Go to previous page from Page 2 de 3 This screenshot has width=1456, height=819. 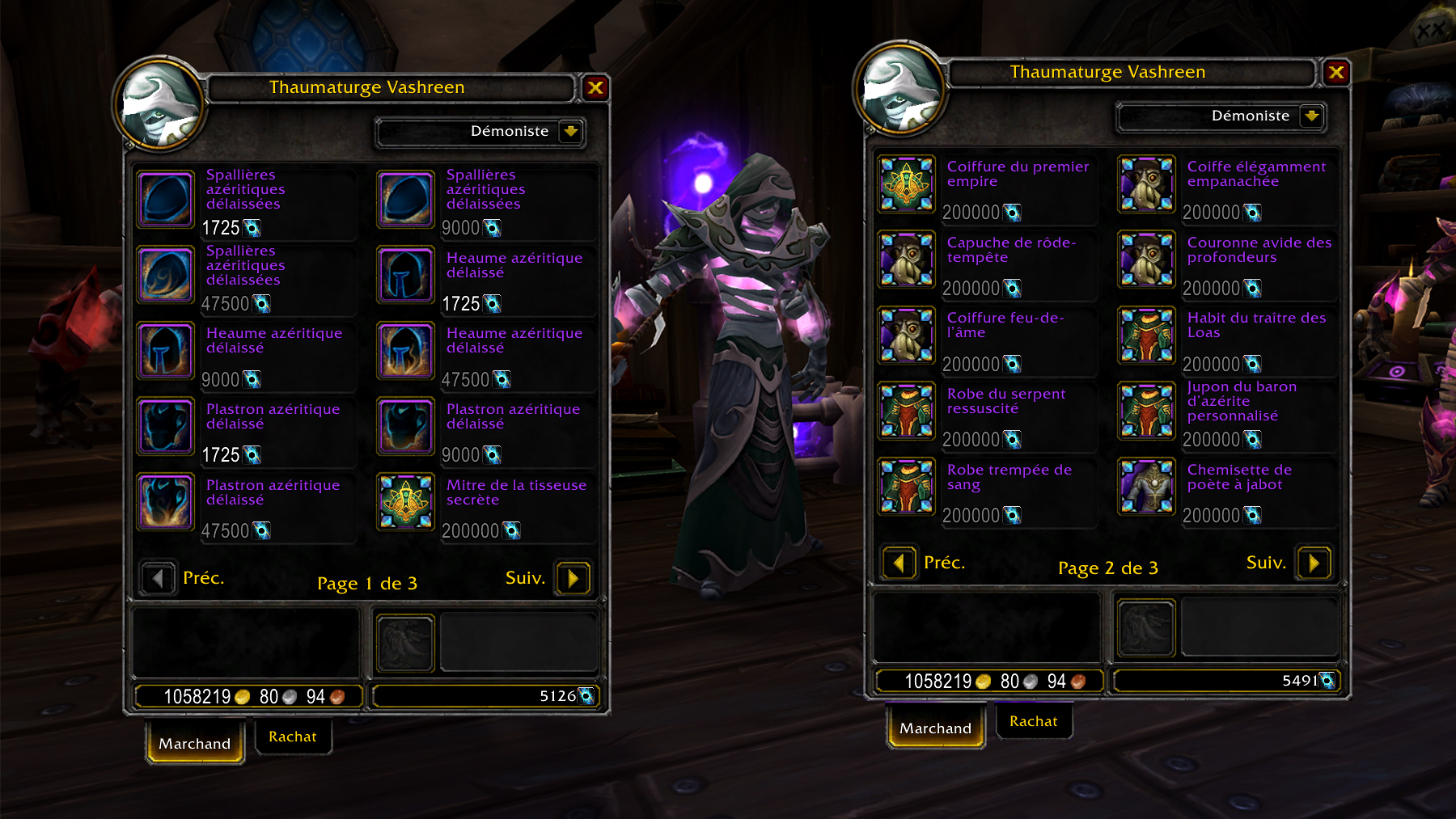click(899, 563)
